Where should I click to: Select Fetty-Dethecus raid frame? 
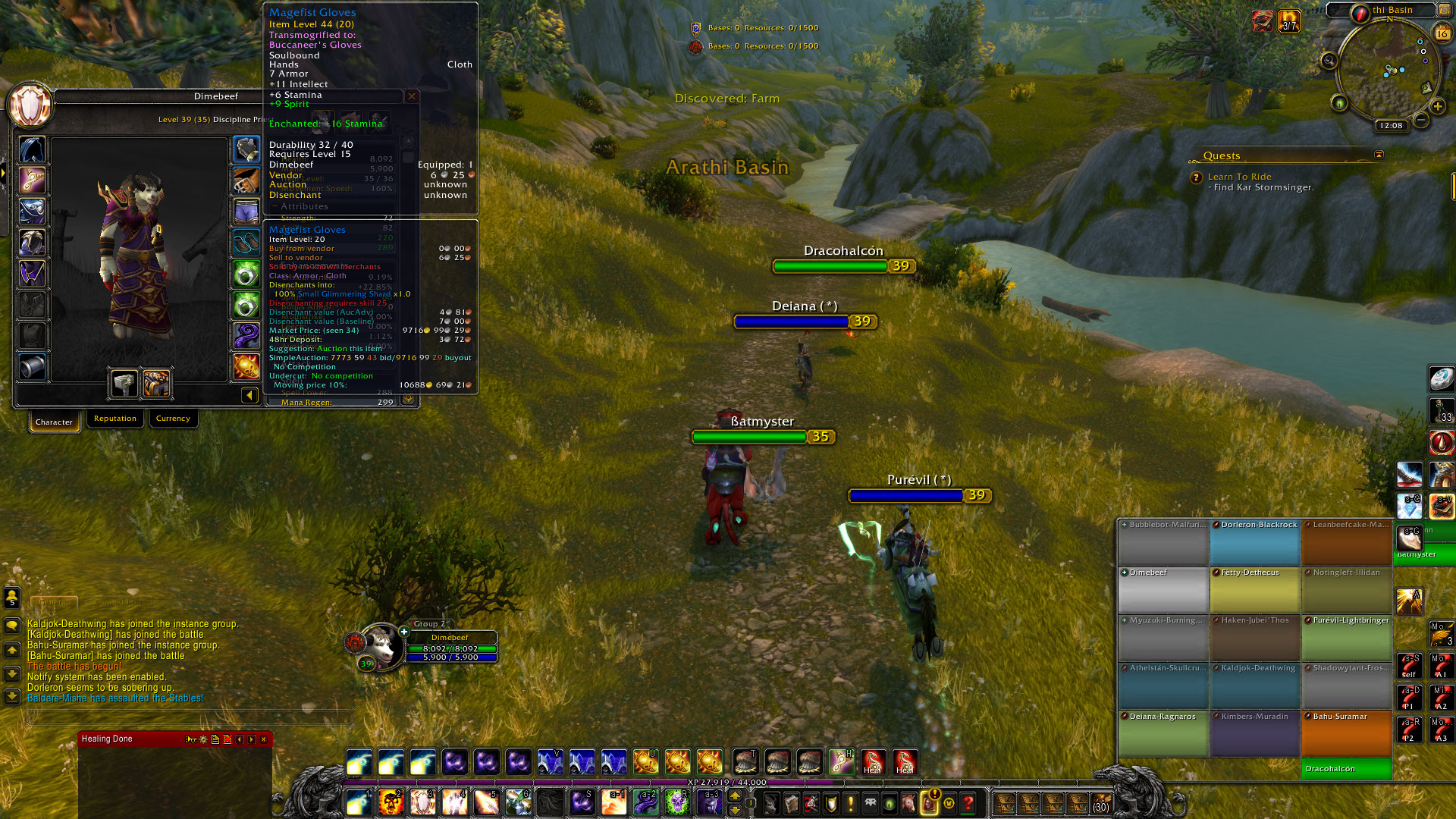[1255, 589]
